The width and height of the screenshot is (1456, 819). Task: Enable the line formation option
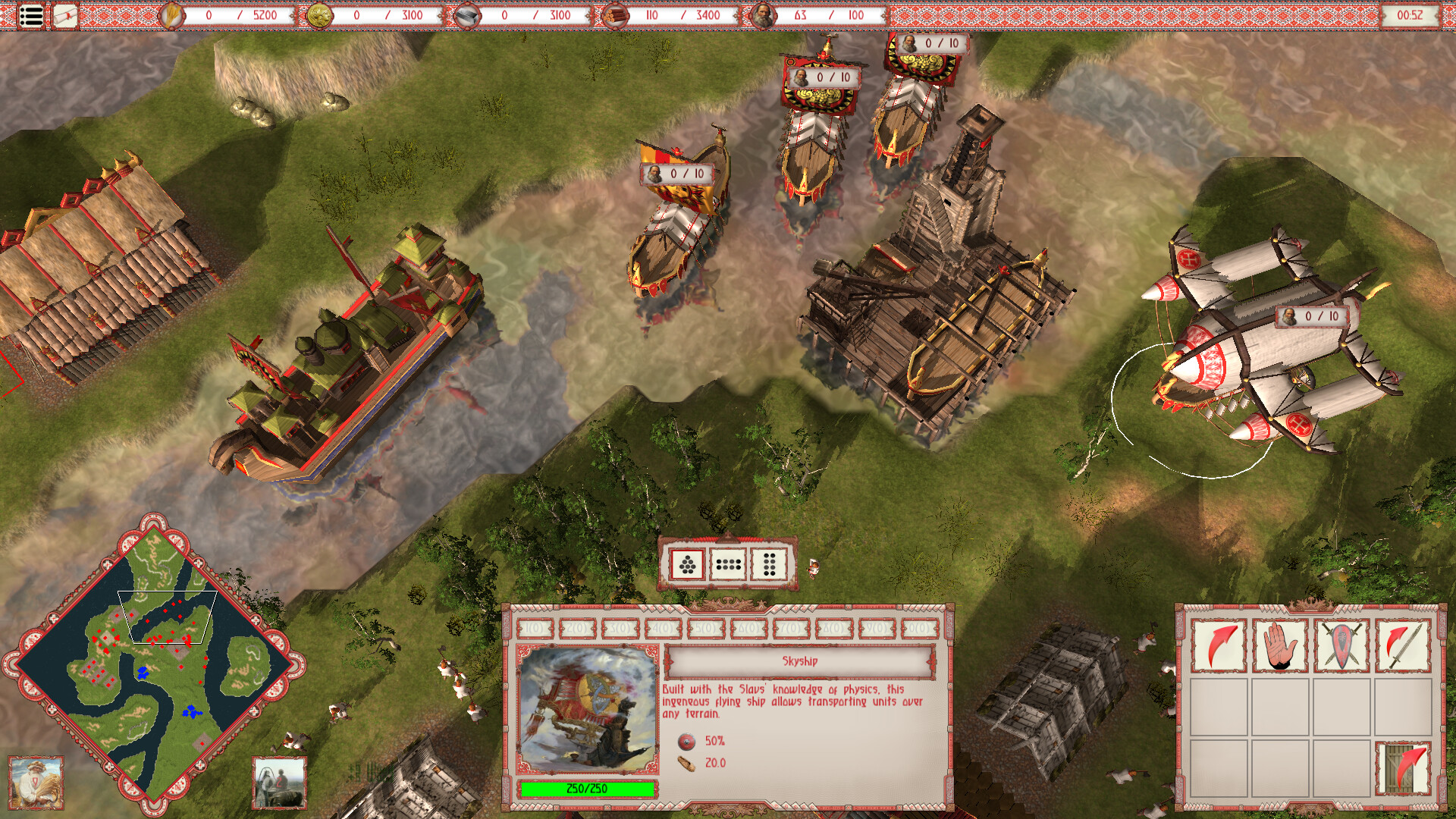(729, 565)
